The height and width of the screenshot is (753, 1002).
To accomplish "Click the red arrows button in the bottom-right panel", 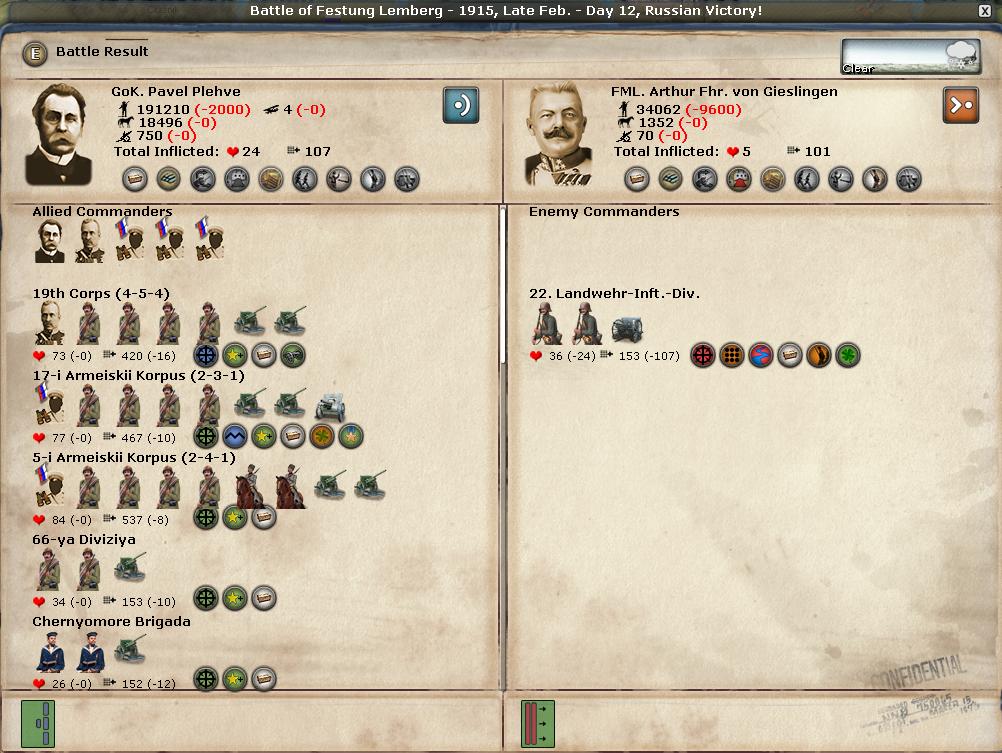I will point(537,723).
